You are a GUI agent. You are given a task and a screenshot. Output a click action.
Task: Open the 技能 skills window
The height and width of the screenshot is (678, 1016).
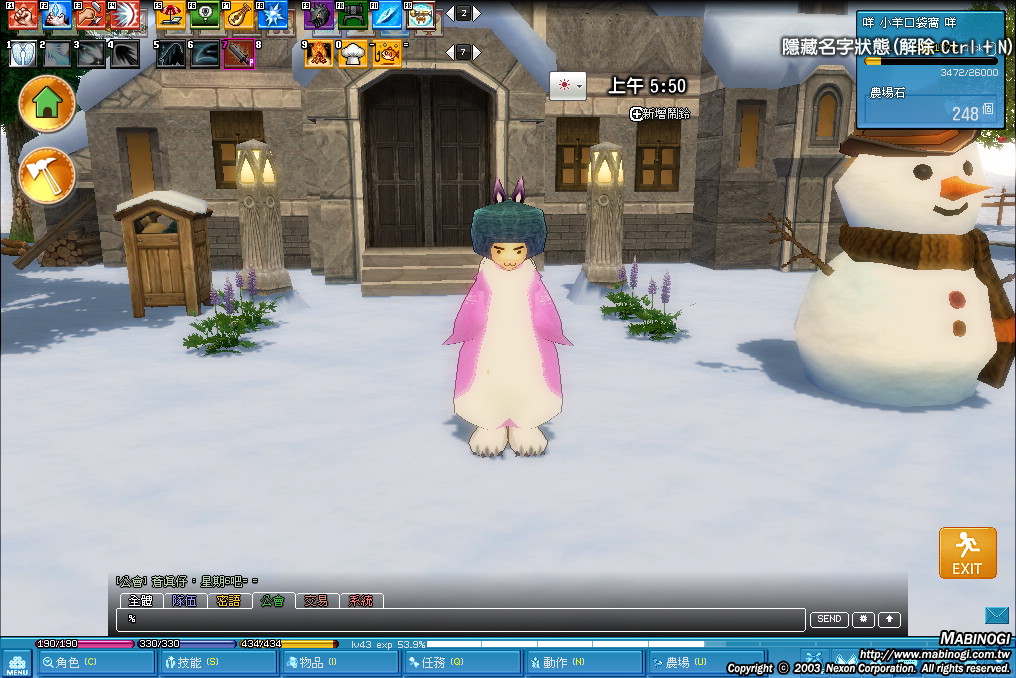click(x=217, y=662)
